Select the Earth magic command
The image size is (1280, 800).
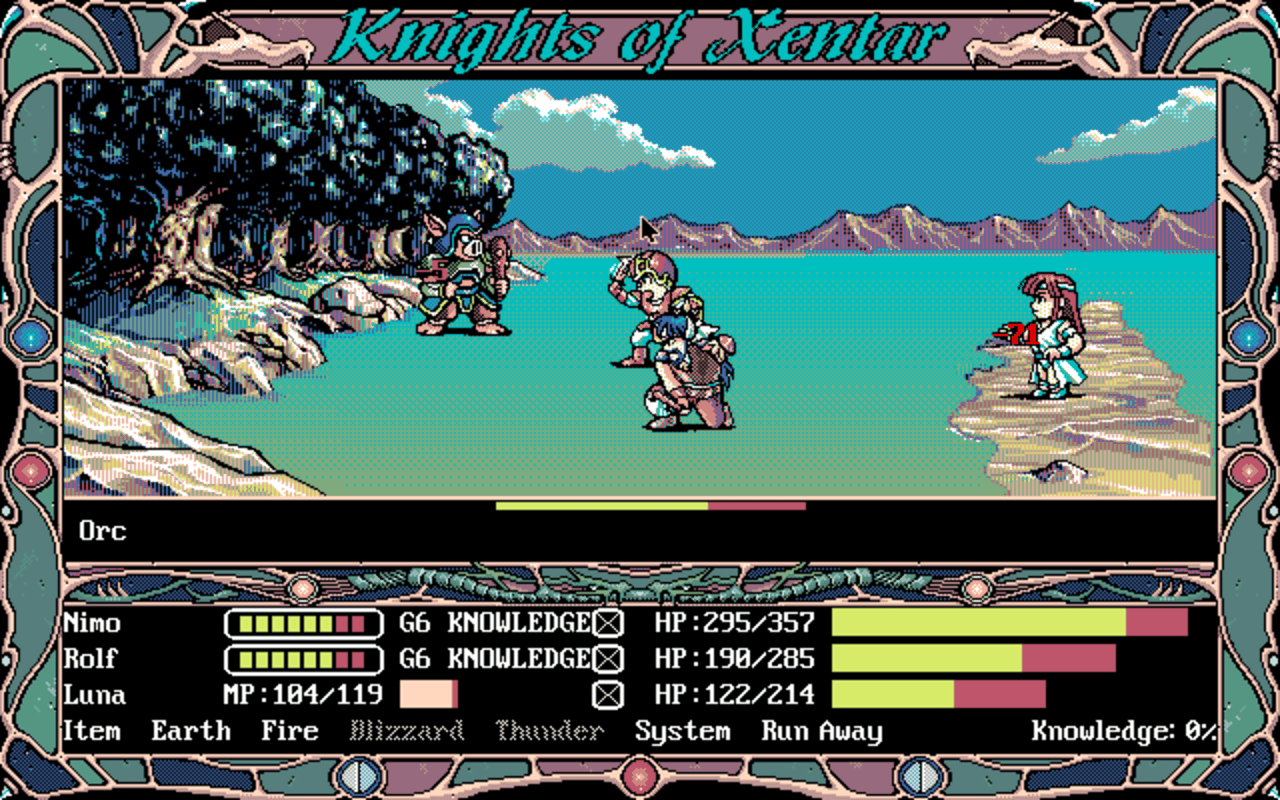click(190, 731)
